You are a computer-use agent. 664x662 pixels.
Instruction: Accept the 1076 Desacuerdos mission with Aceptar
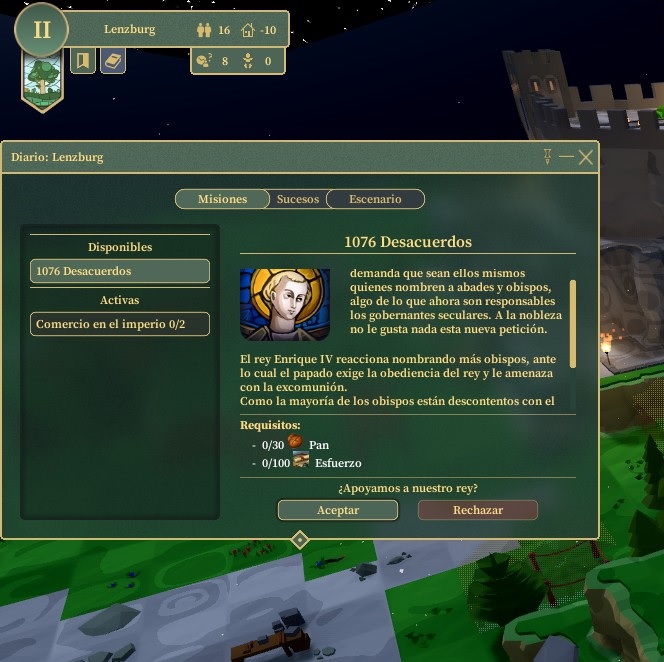pos(337,510)
